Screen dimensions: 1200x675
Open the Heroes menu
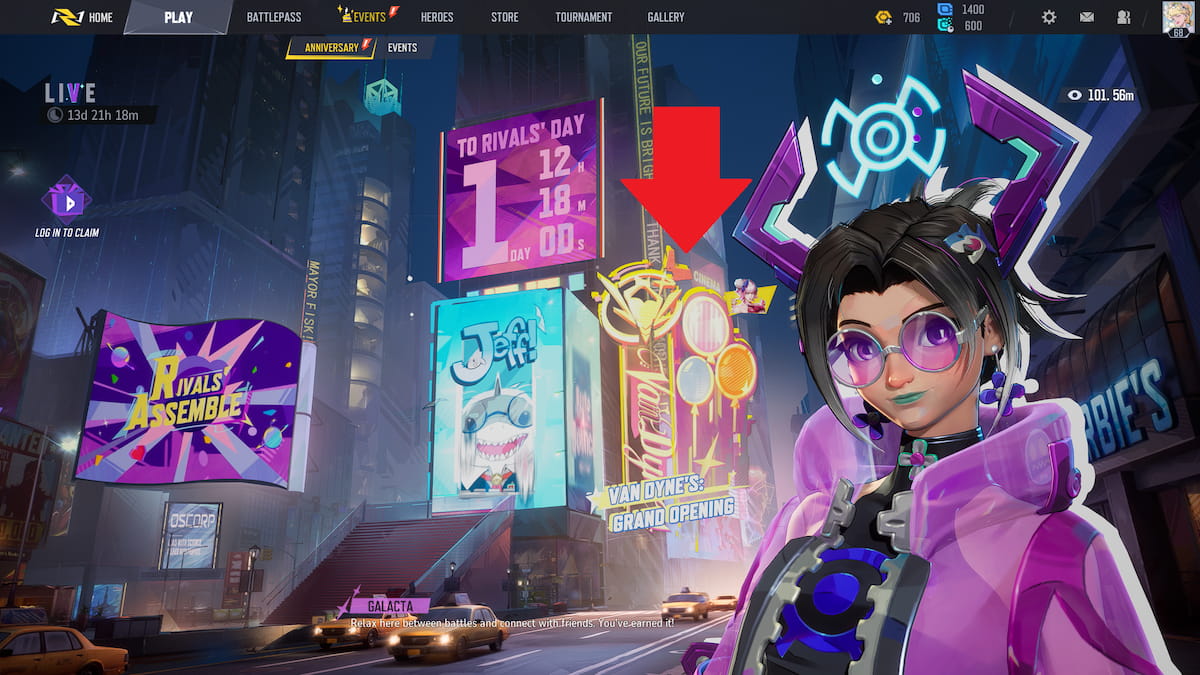437,17
